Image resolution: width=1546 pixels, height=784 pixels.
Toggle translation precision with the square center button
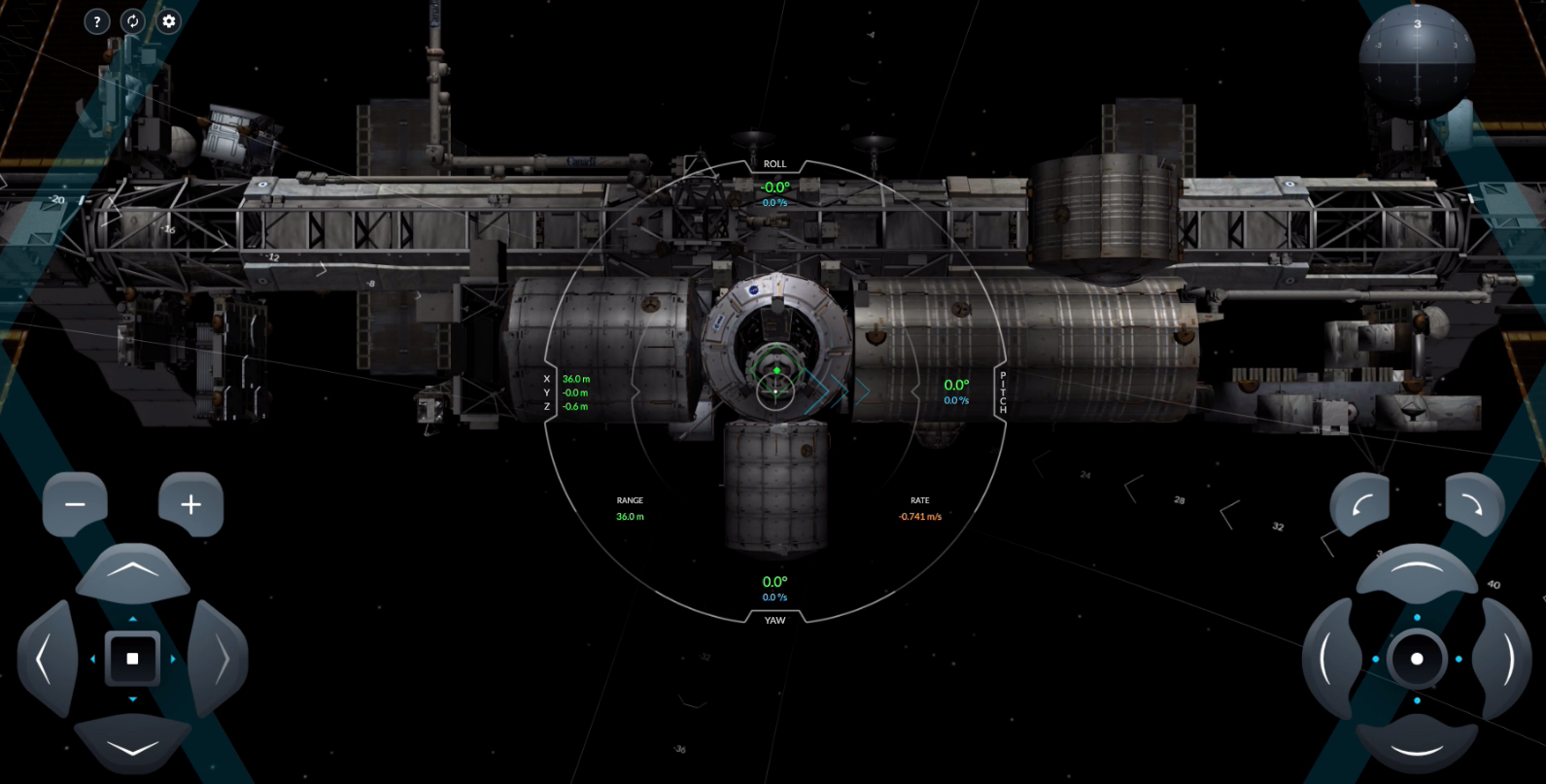click(x=132, y=659)
